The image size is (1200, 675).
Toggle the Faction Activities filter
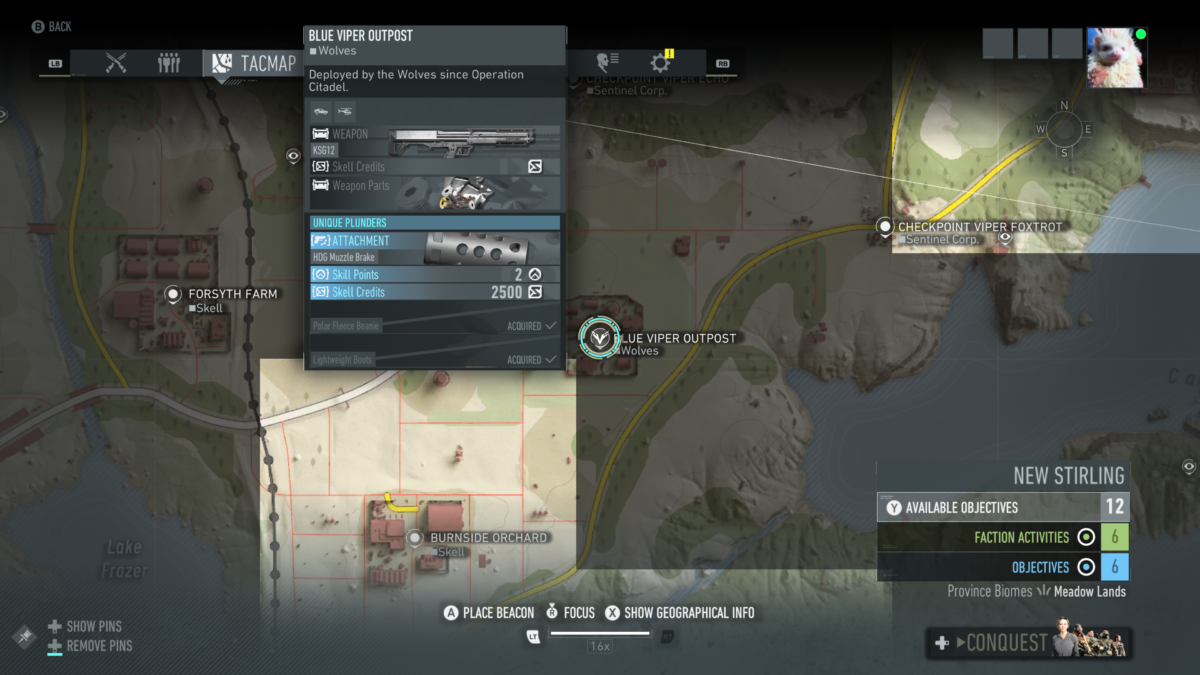point(1086,538)
